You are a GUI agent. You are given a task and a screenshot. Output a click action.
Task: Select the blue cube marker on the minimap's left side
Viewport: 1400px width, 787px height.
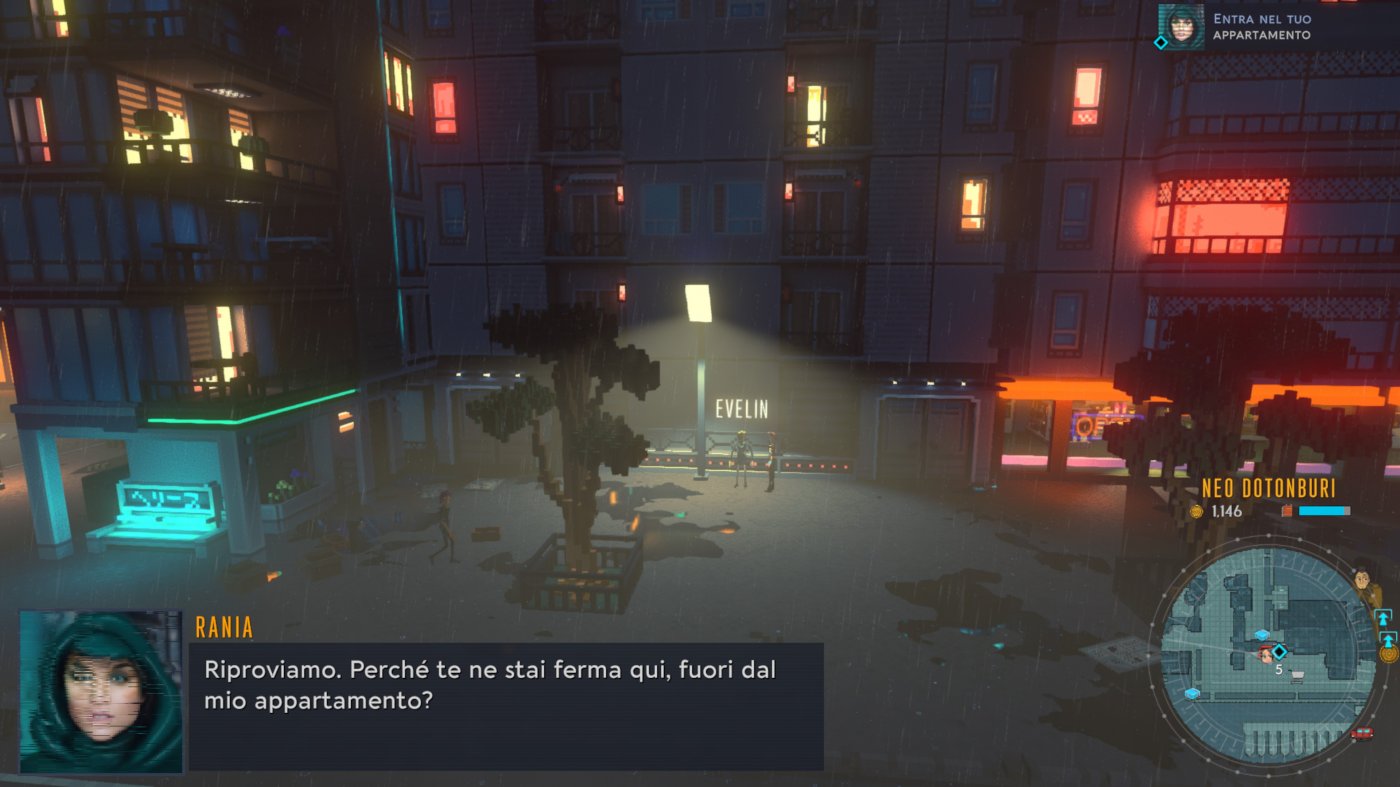(1193, 693)
